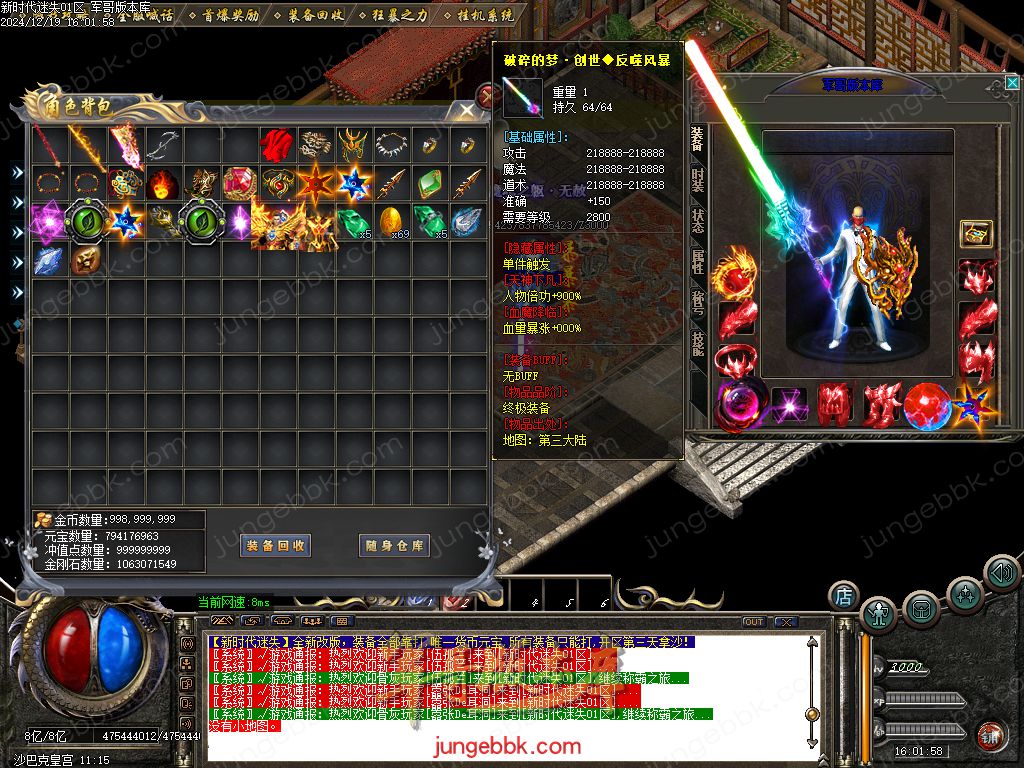Close the 角色背包 inventory window
This screenshot has width=1024, height=768.
pos(466,110)
